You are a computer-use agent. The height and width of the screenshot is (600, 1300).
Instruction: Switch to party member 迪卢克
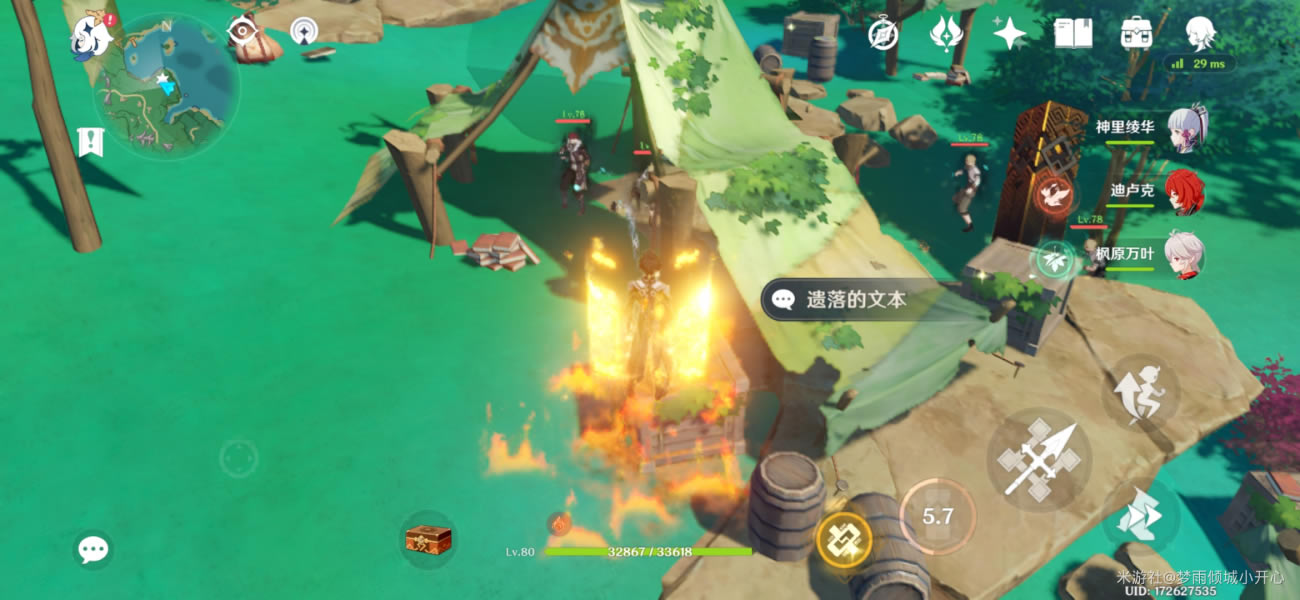(x=1185, y=191)
